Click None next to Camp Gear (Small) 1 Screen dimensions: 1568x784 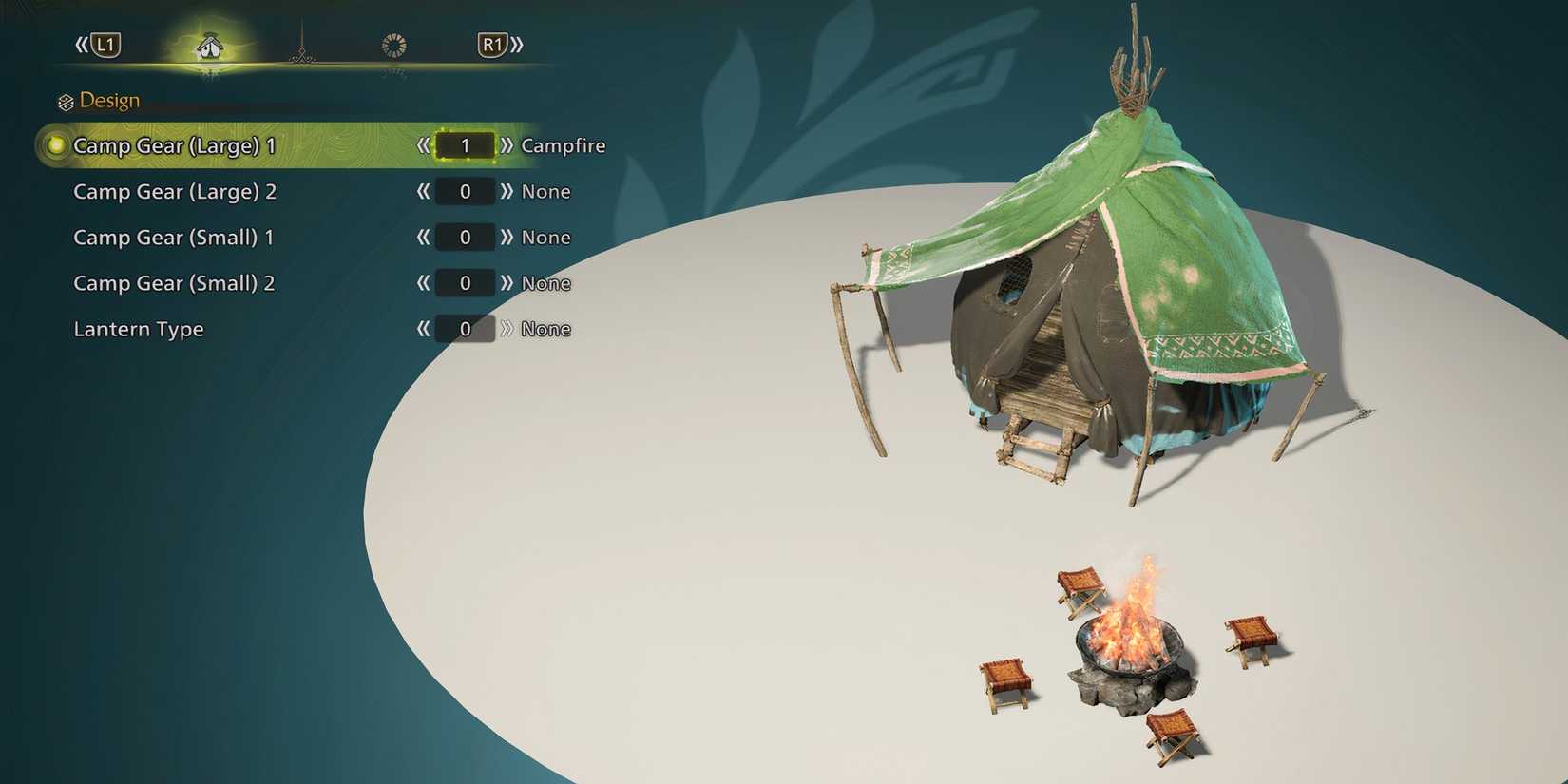(546, 237)
